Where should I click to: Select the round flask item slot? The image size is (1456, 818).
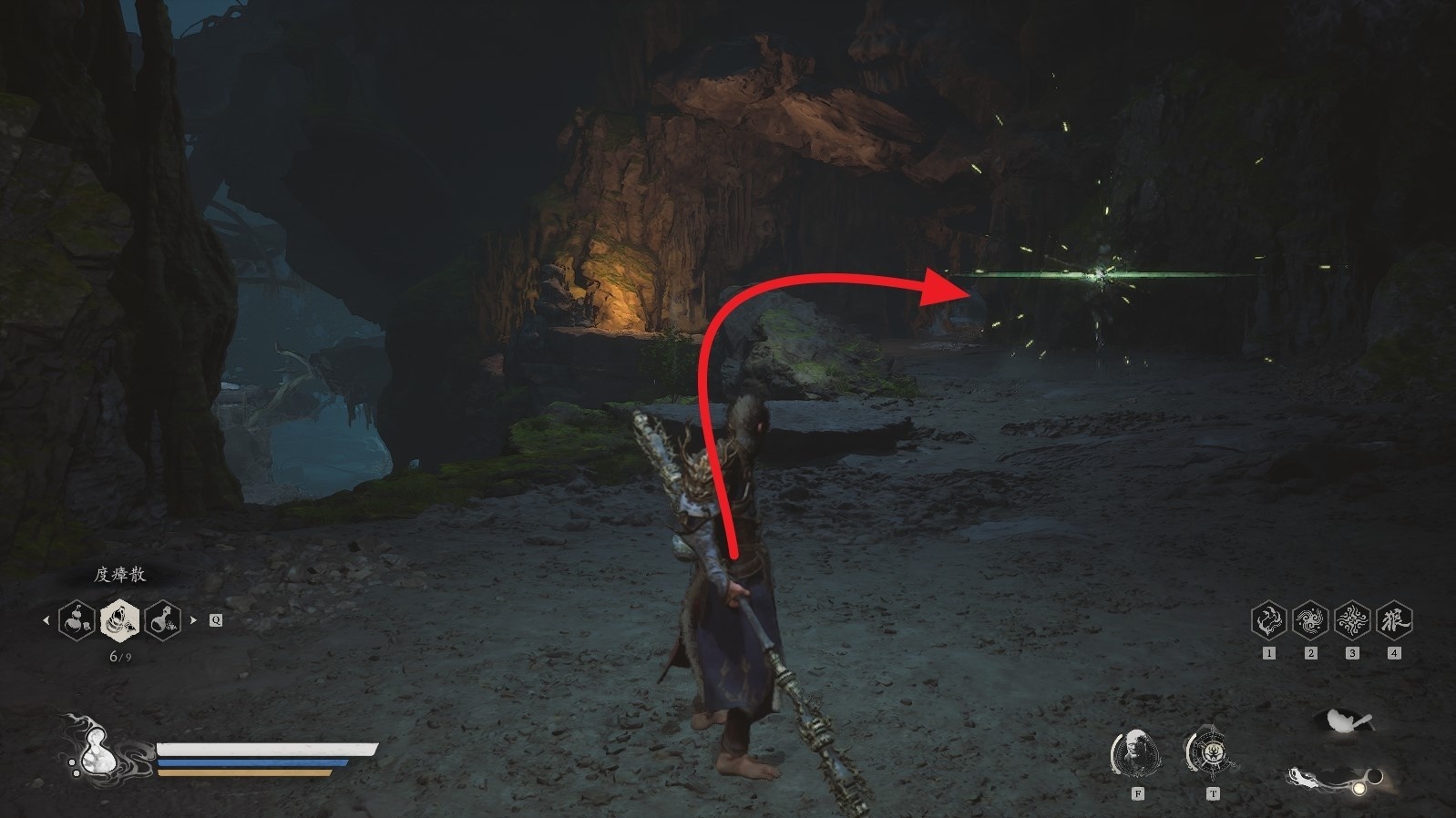pyautogui.click(x=162, y=620)
